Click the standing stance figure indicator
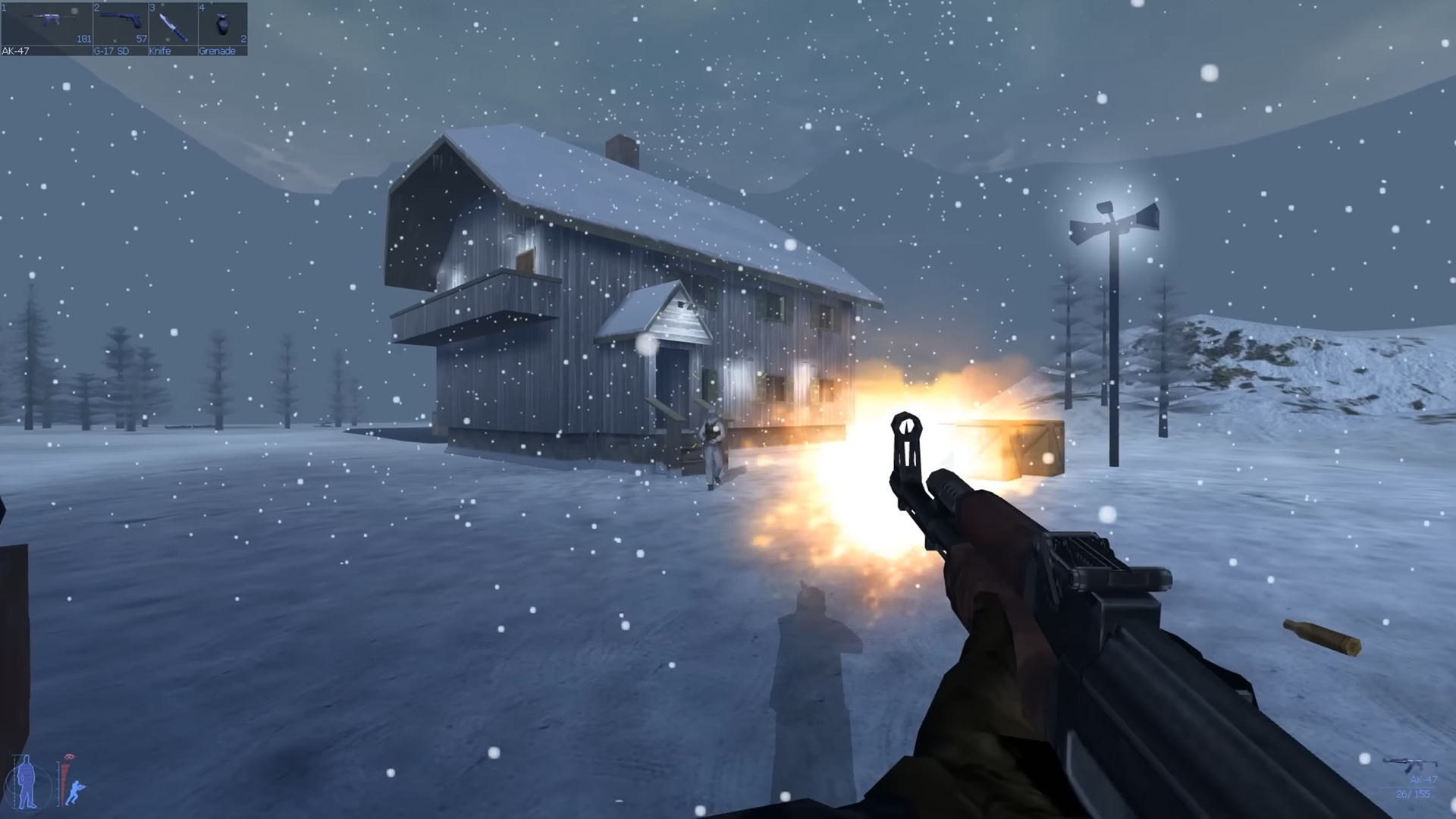 25,783
